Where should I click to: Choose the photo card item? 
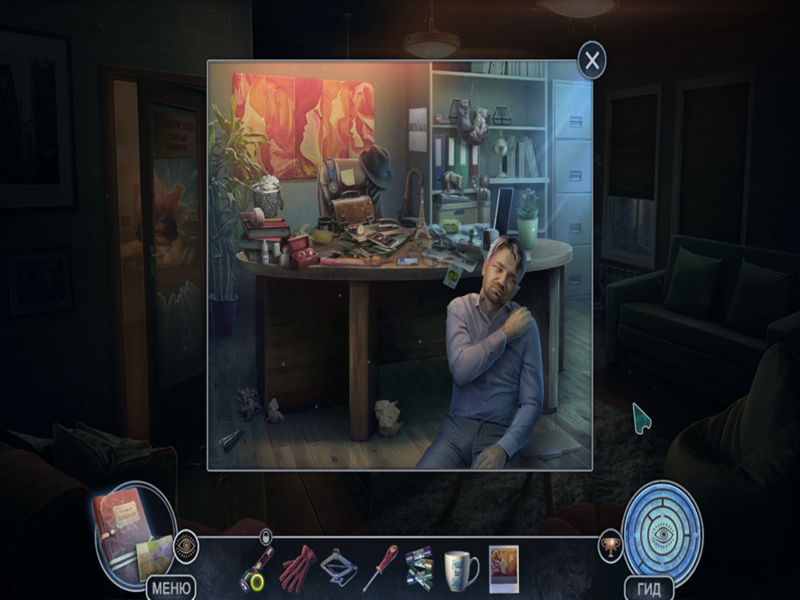click(503, 568)
